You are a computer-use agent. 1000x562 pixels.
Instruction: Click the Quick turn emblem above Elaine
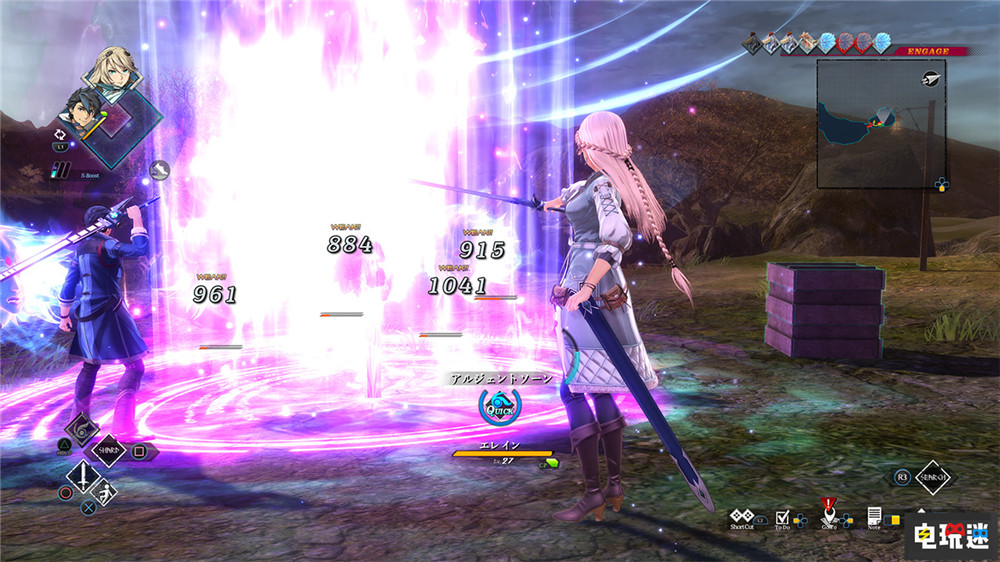click(x=499, y=408)
